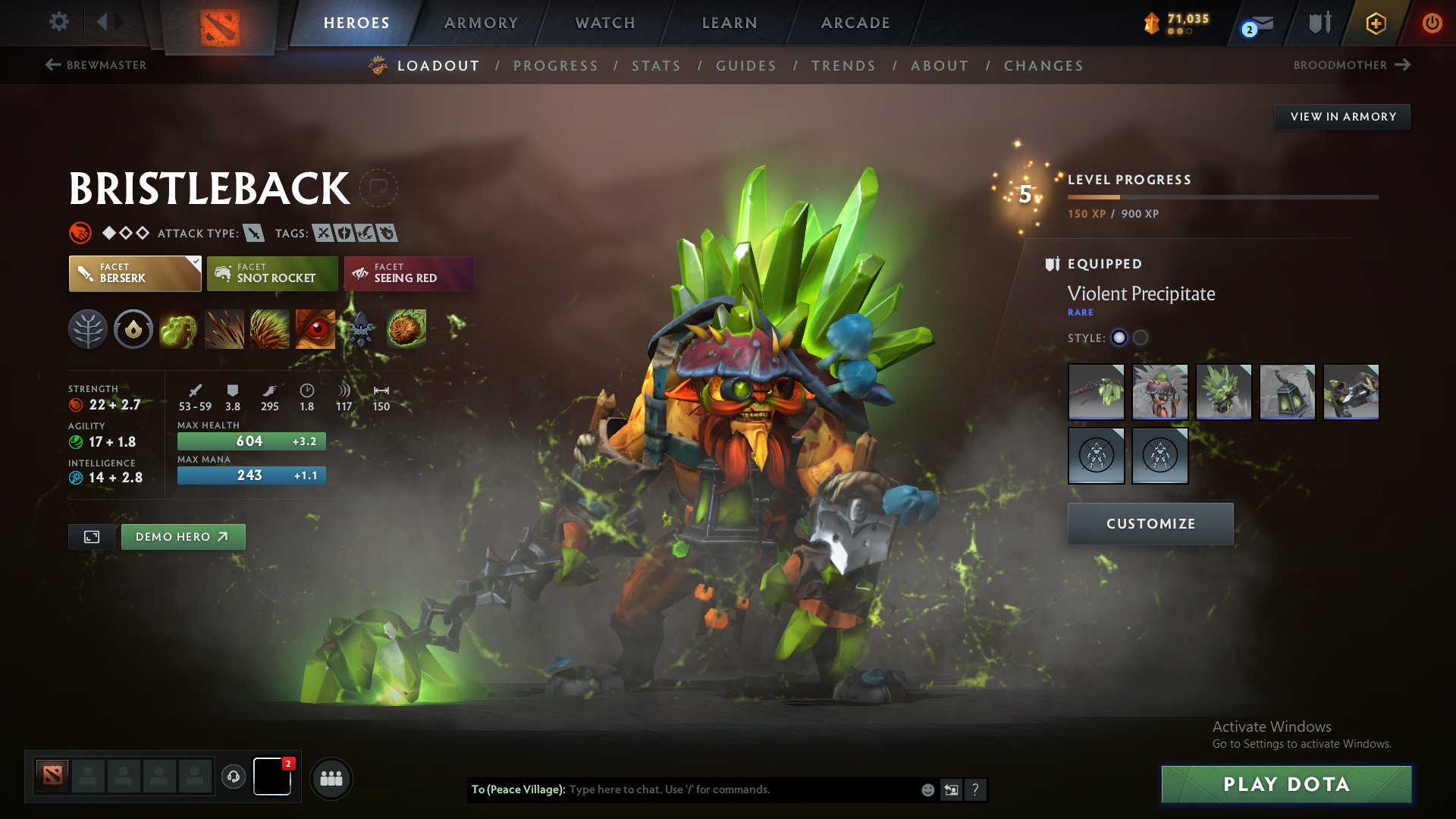Open the melee attack type icon

[253, 233]
